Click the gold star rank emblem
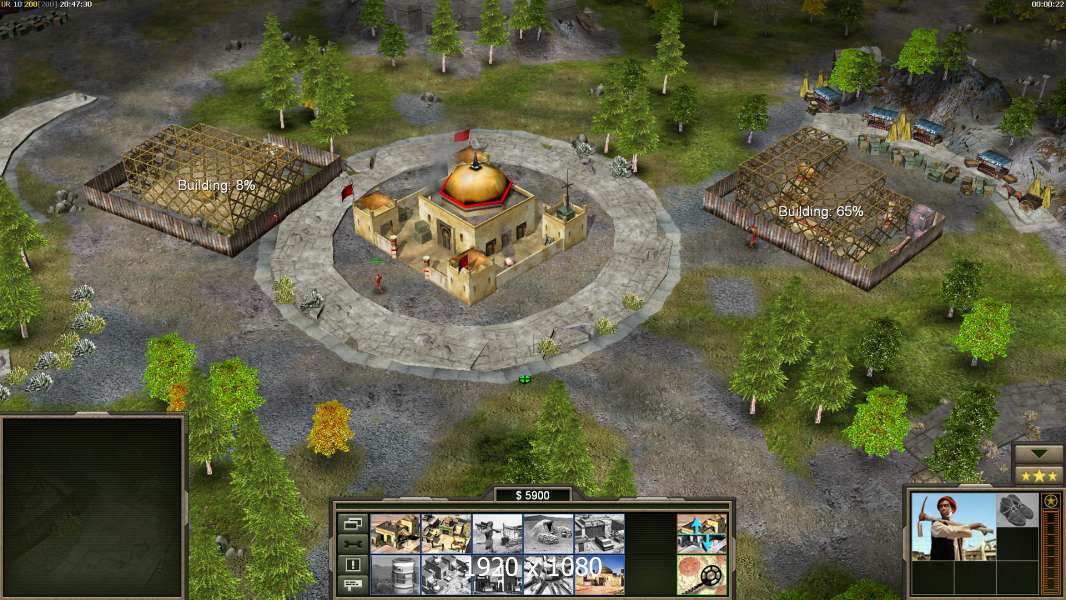Image resolution: width=1066 pixels, height=600 pixels. click(1051, 501)
